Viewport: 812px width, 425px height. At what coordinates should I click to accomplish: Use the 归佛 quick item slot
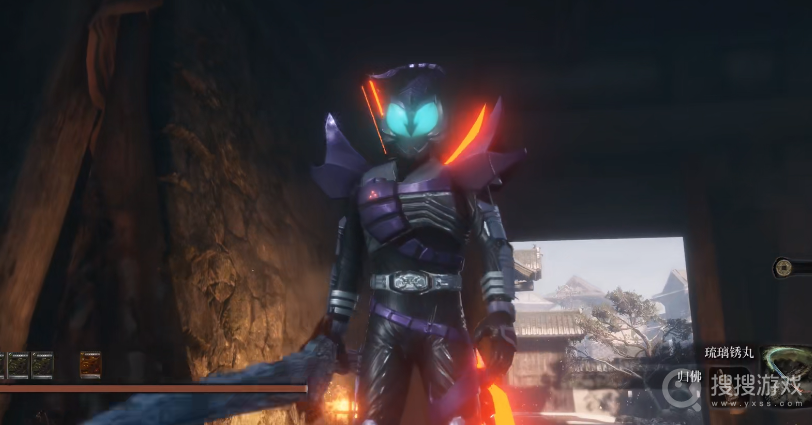pyautogui.click(x=687, y=376)
